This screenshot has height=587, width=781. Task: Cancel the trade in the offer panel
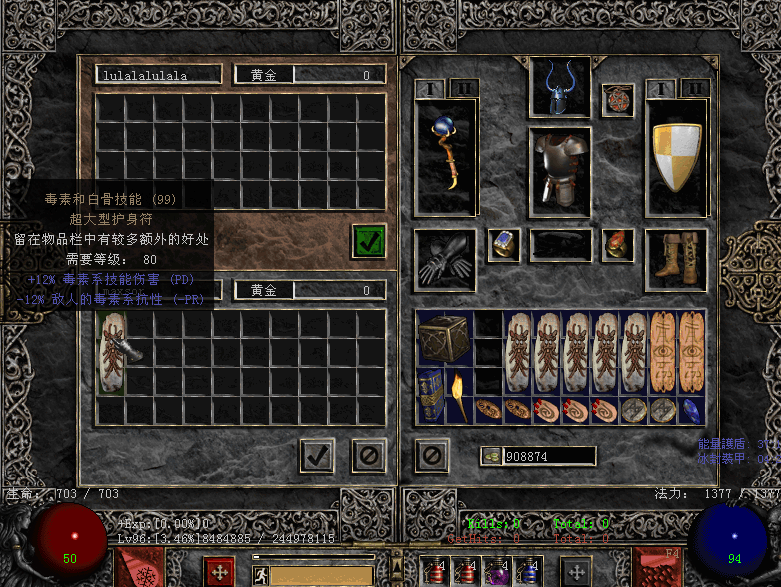368,456
